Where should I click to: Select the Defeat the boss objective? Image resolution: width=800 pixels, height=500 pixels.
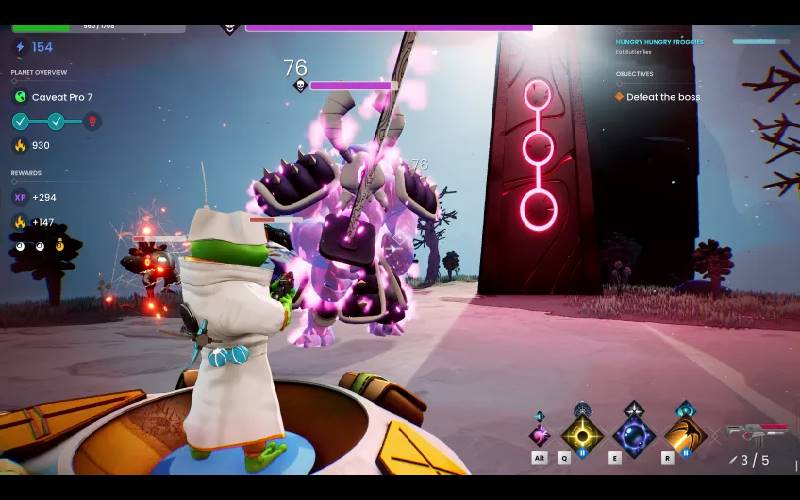(x=663, y=97)
